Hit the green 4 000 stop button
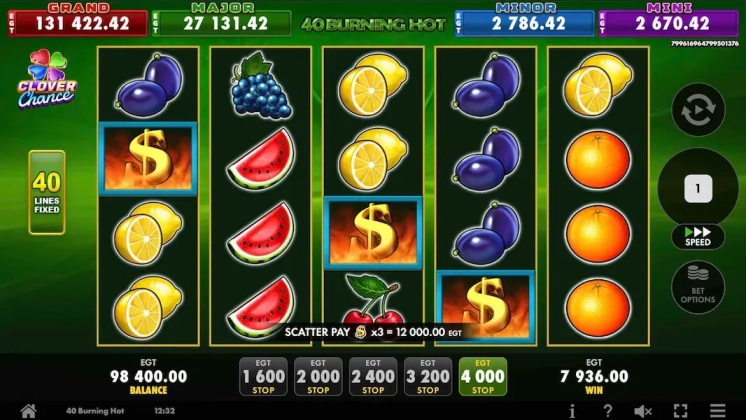Image resolution: width=746 pixels, height=420 pixels. pyautogui.click(x=483, y=377)
